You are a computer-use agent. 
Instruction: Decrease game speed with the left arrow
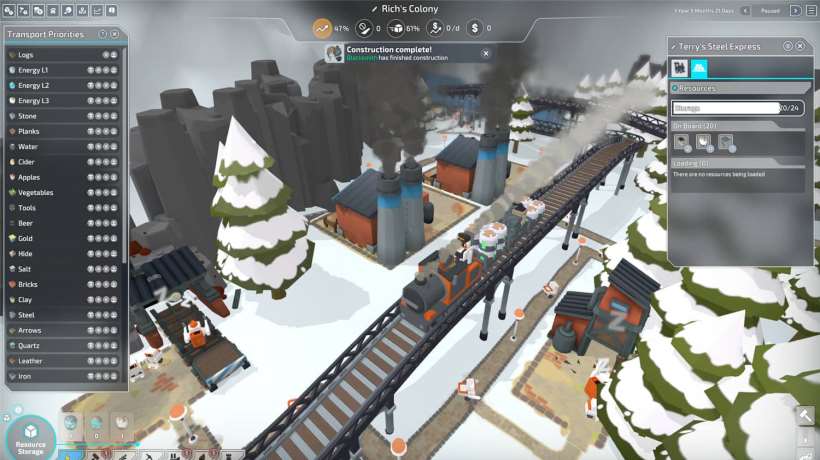pyautogui.click(x=744, y=10)
